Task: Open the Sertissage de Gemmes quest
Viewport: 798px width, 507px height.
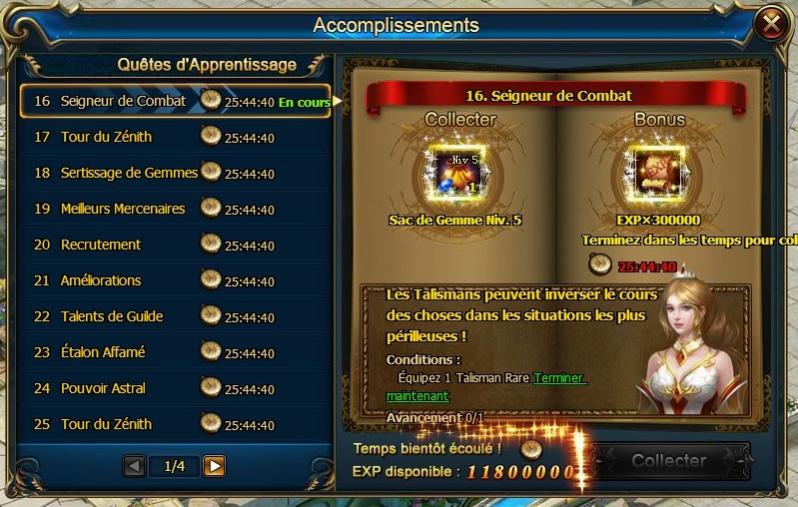Action: click(x=129, y=173)
